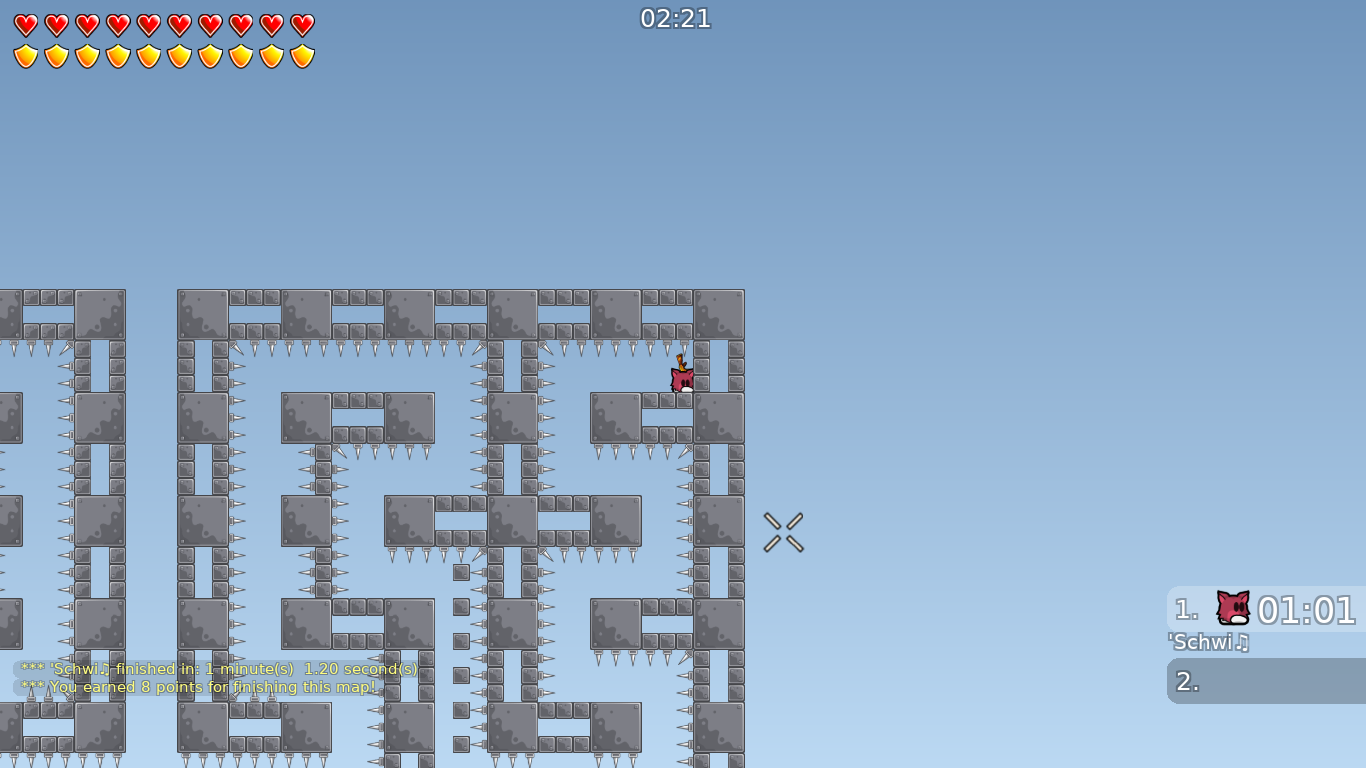Click the last shield icon in the armor row
Screen dimensions: 1366x768
[300, 55]
